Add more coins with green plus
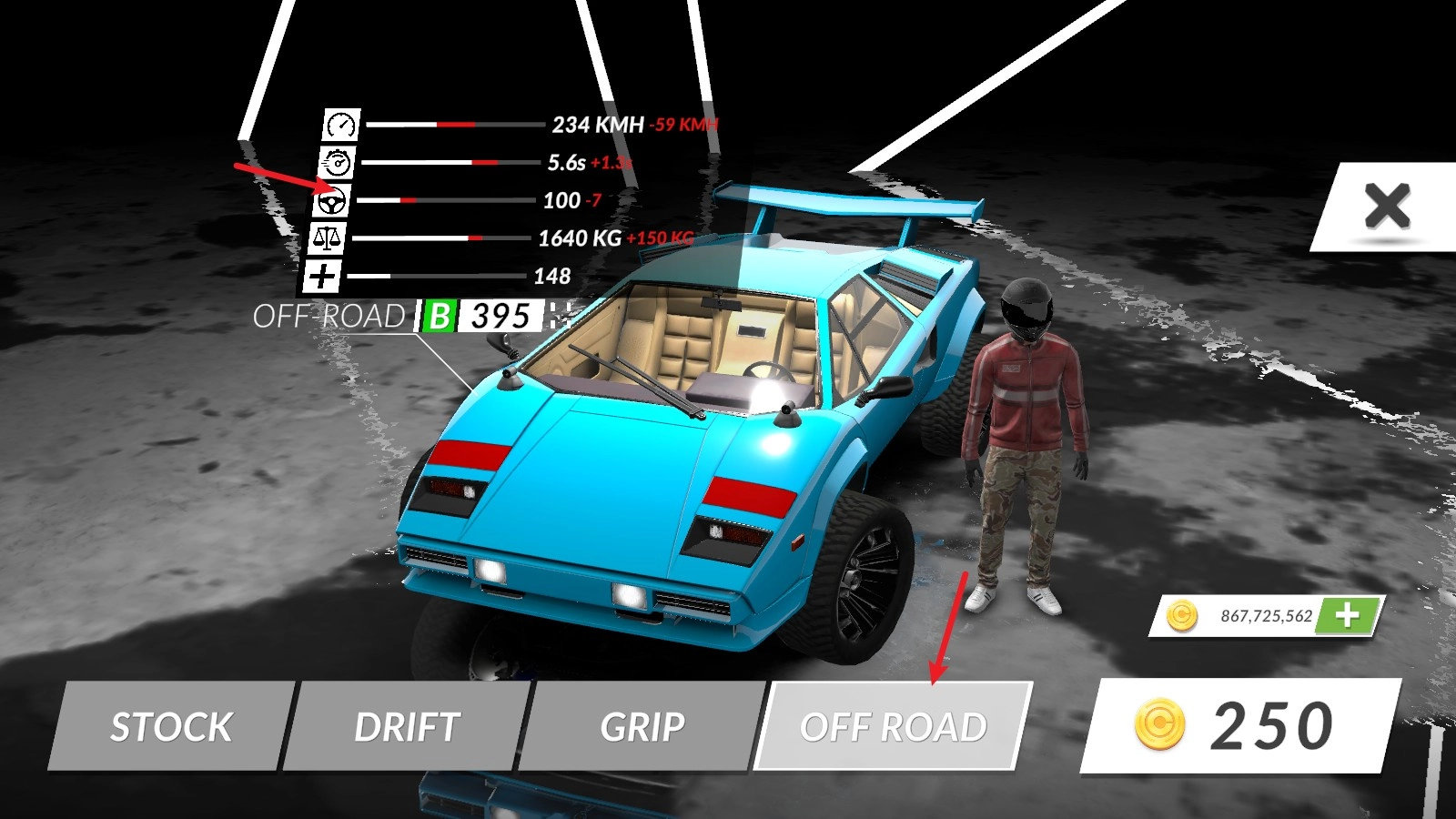 tap(1348, 616)
